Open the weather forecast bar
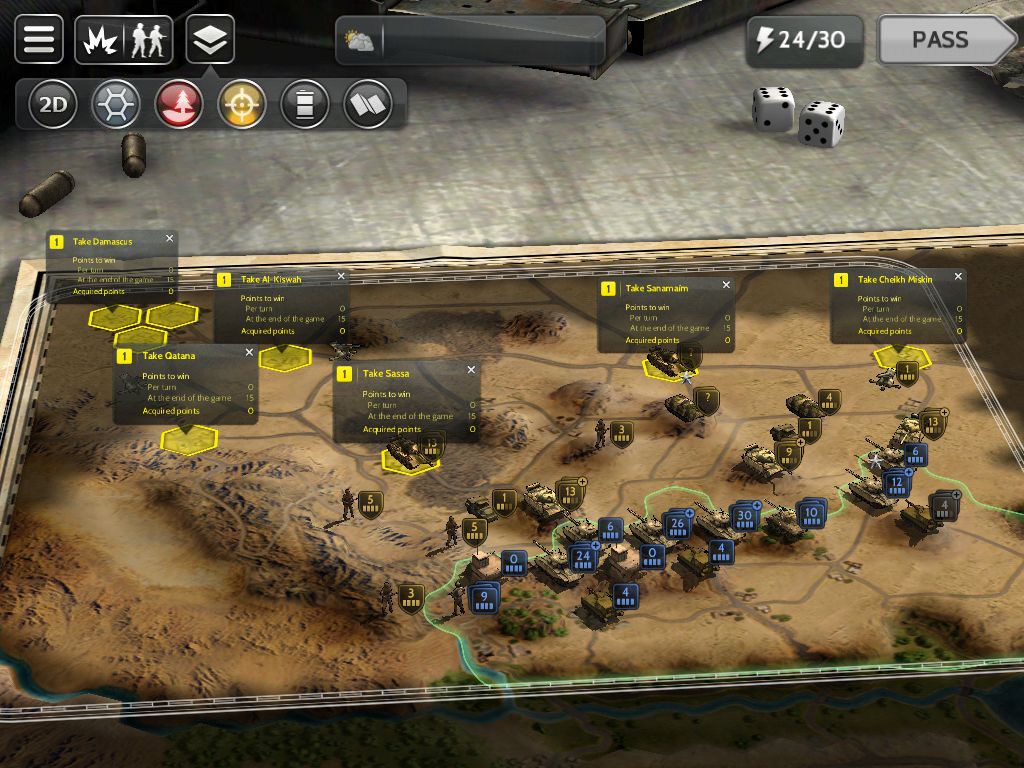The width and height of the screenshot is (1024, 768). pyautogui.click(x=470, y=41)
